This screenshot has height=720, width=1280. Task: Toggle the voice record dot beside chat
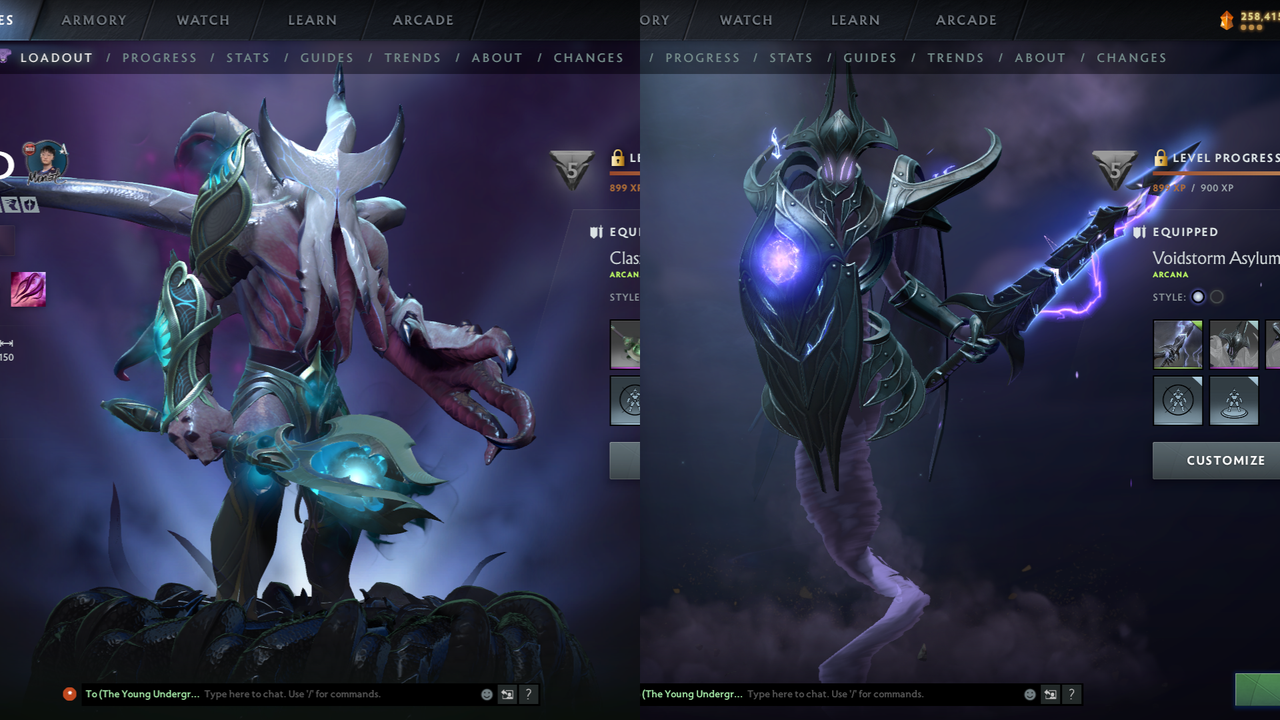click(x=69, y=693)
